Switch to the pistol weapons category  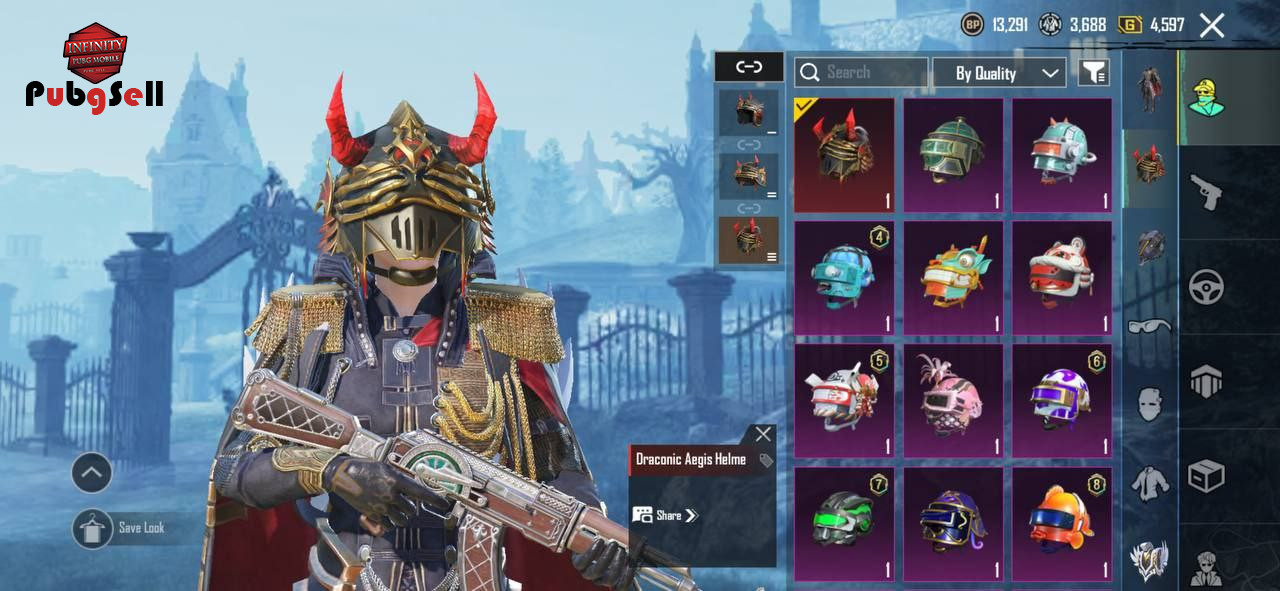pos(1205,192)
